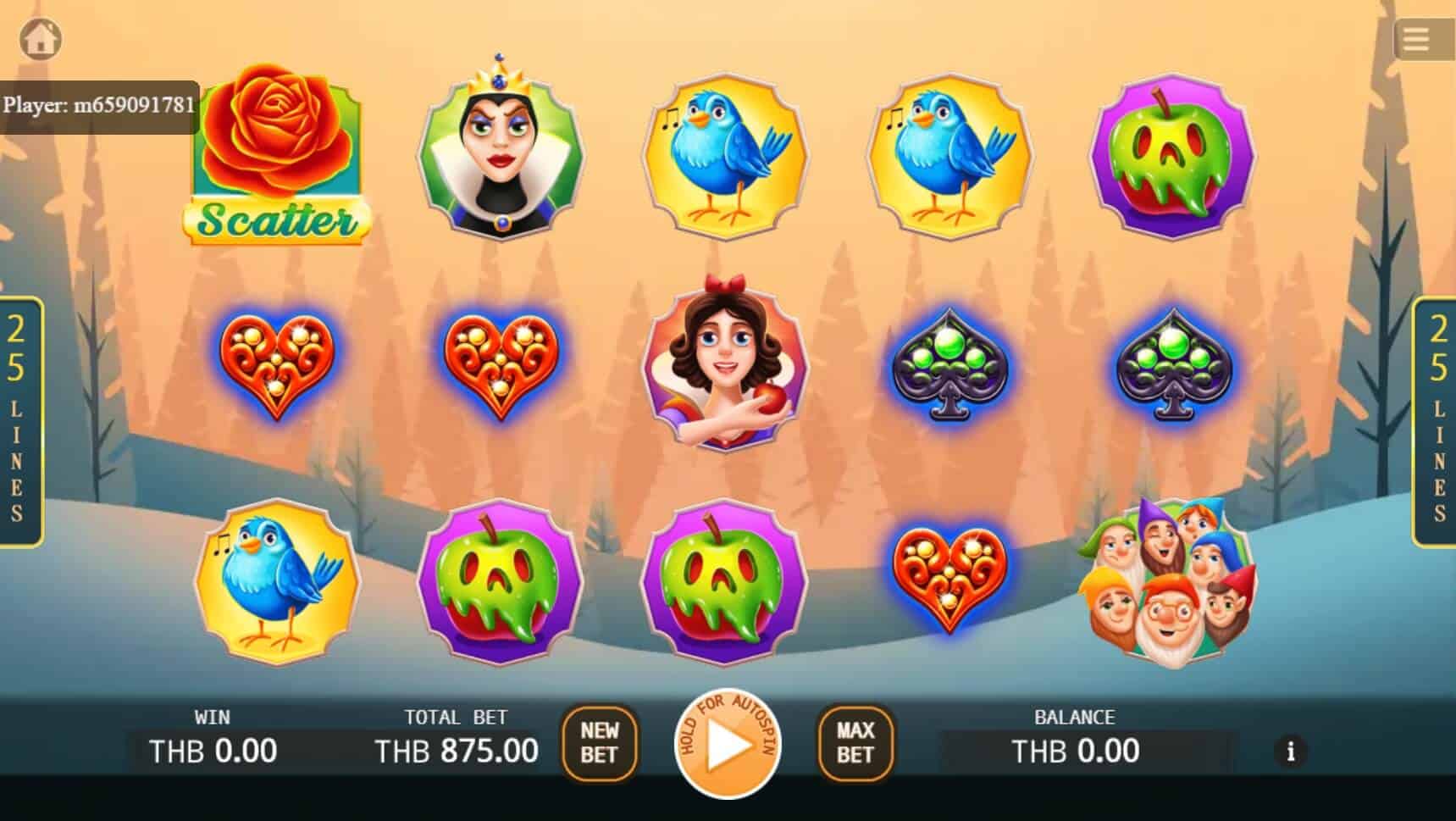This screenshot has height=821, width=1456.
Task: Click the TOTAL BET amount display
Action: click(x=456, y=749)
